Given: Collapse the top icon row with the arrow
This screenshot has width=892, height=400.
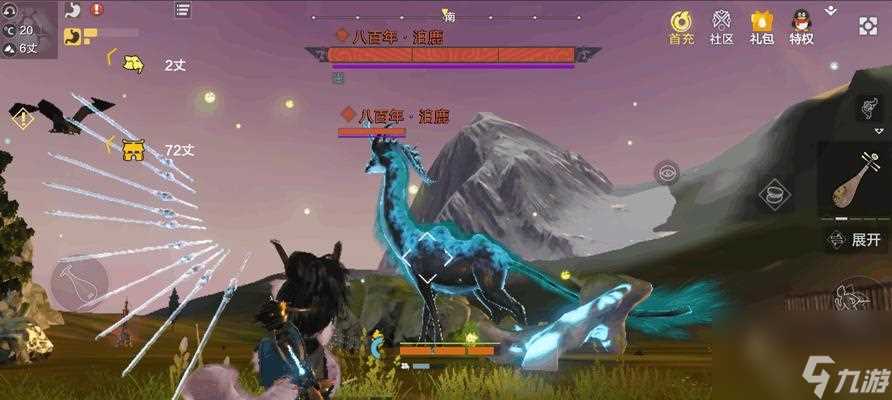Looking at the screenshot, I should [x=831, y=10].
